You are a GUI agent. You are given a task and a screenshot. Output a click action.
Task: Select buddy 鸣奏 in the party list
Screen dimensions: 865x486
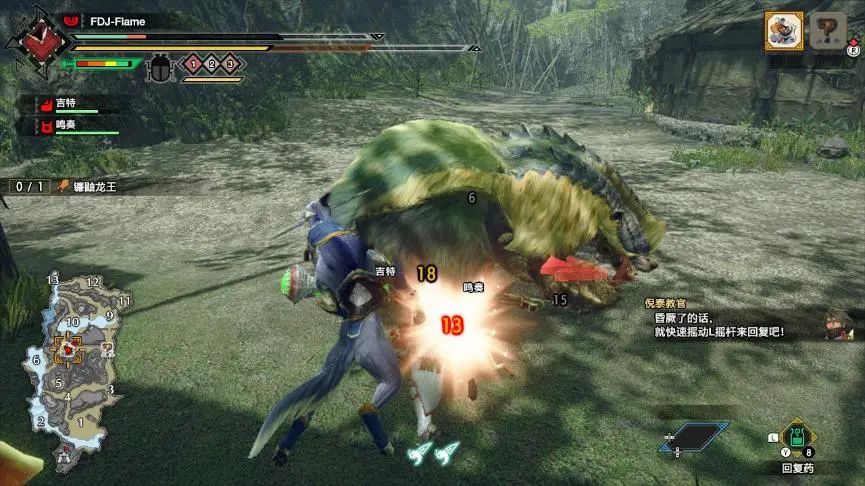64,126
